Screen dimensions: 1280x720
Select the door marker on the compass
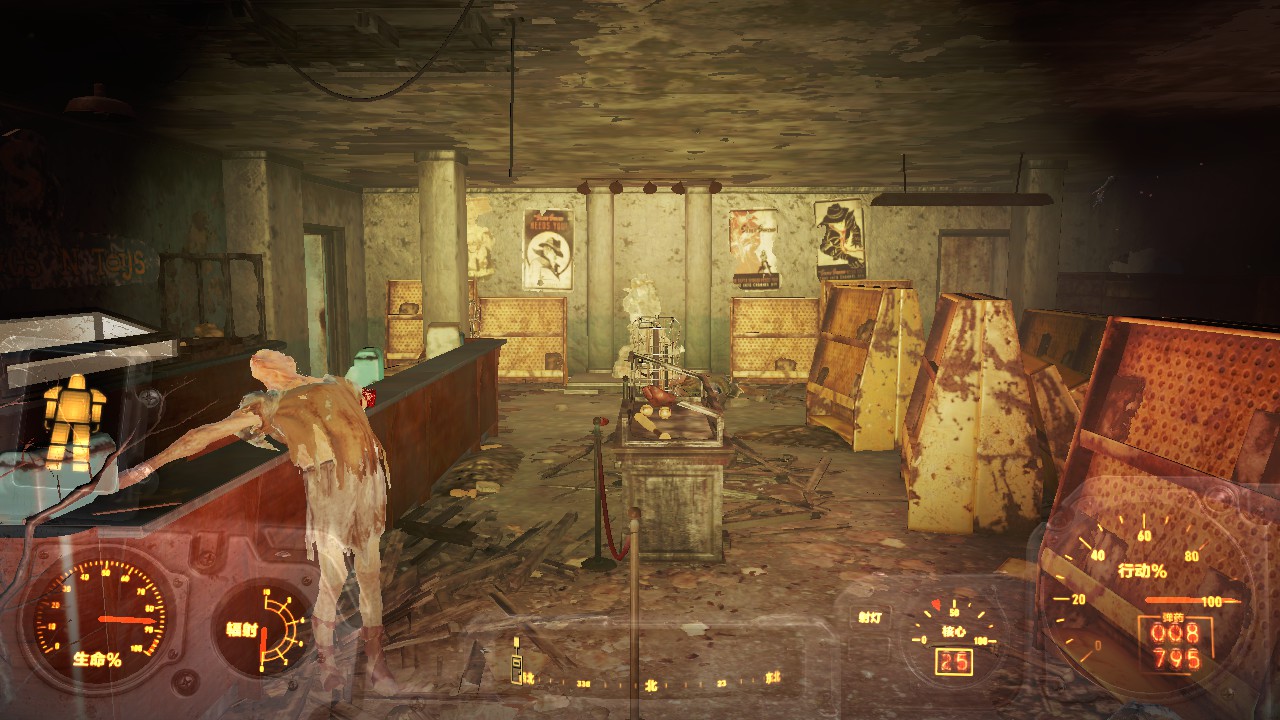coord(517,668)
